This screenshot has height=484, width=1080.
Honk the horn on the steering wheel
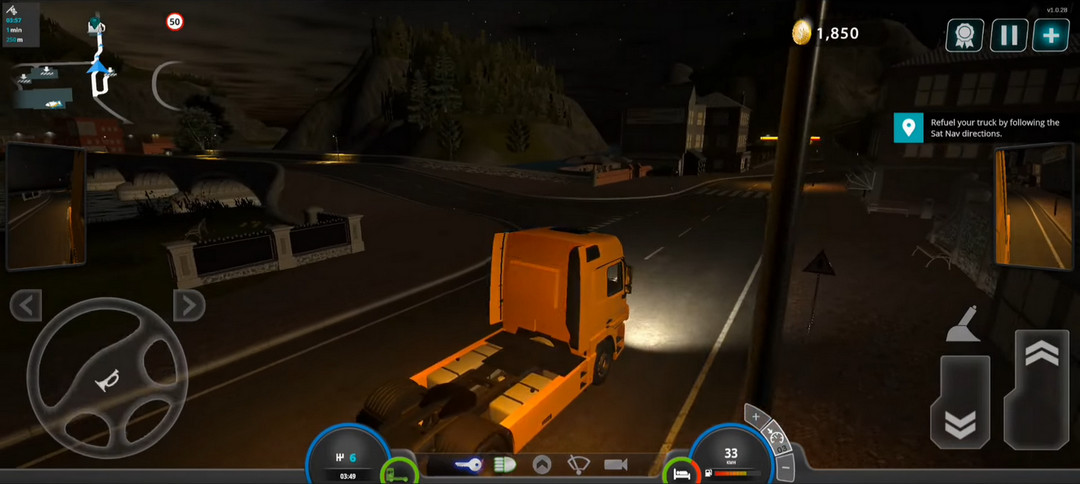pos(104,379)
